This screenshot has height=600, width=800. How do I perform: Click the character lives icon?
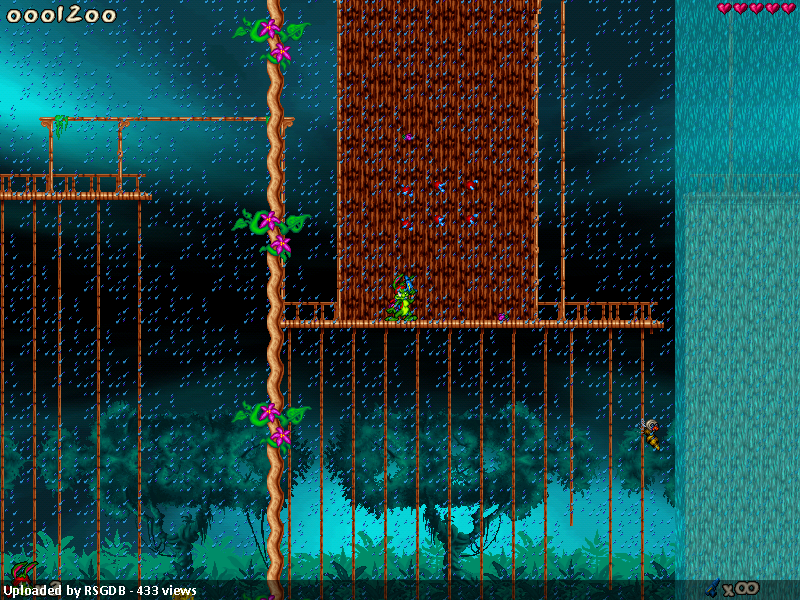click(x=22, y=574)
